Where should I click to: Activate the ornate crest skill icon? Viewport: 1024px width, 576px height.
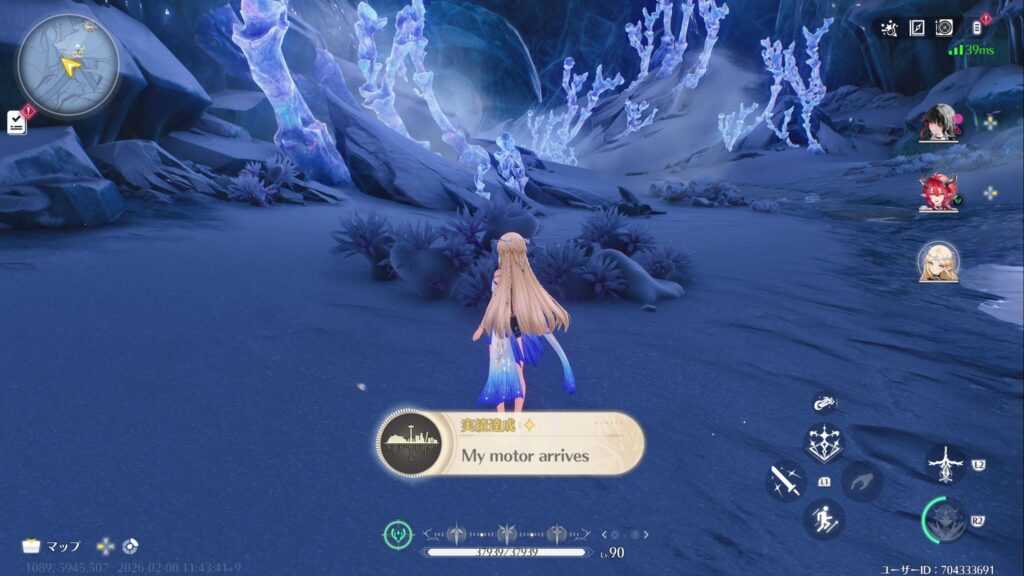click(x=824, y=443)
